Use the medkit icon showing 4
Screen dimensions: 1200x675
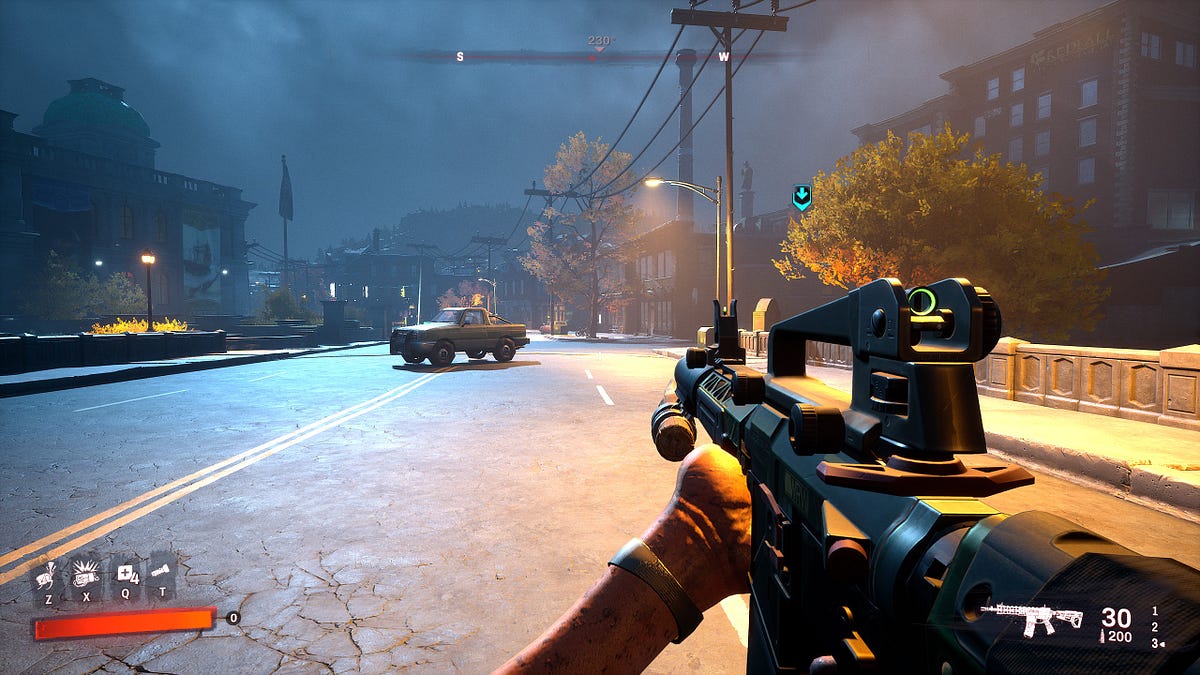pyautogui.click(x=125, y=574)
